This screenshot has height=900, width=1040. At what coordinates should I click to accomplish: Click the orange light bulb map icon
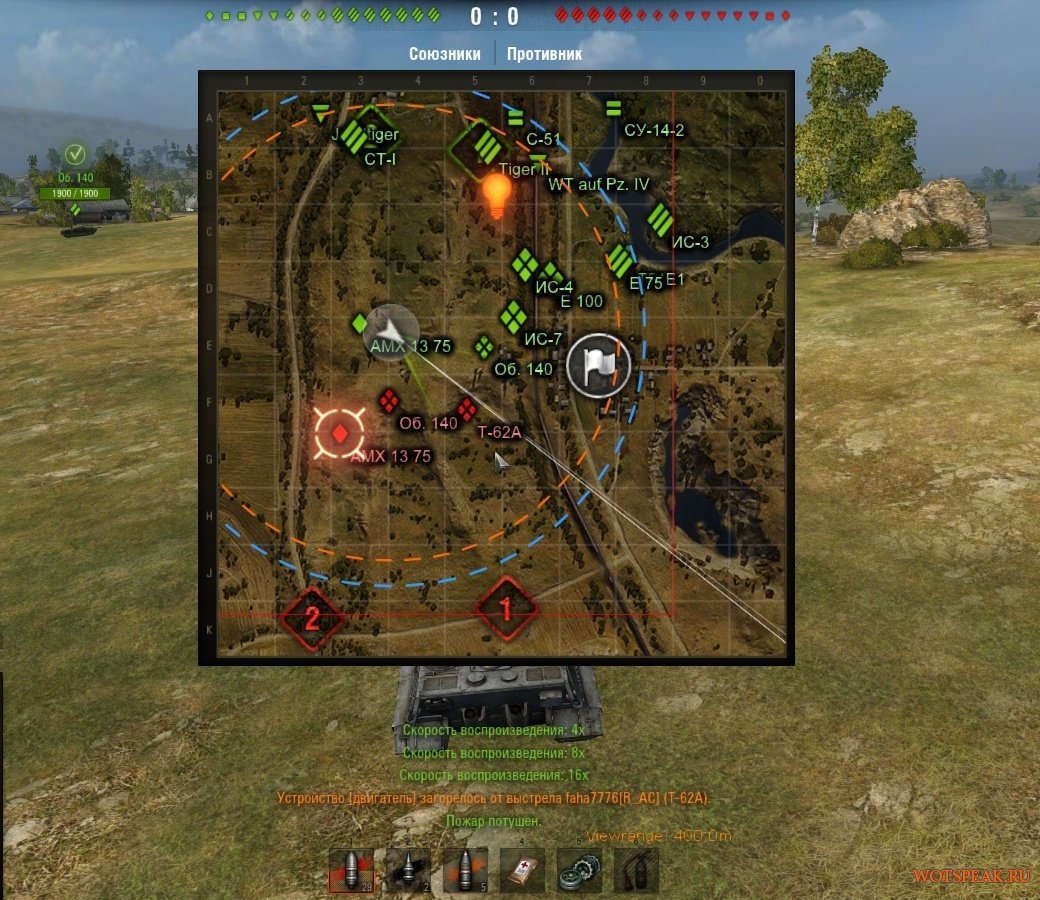pos(497,194)
